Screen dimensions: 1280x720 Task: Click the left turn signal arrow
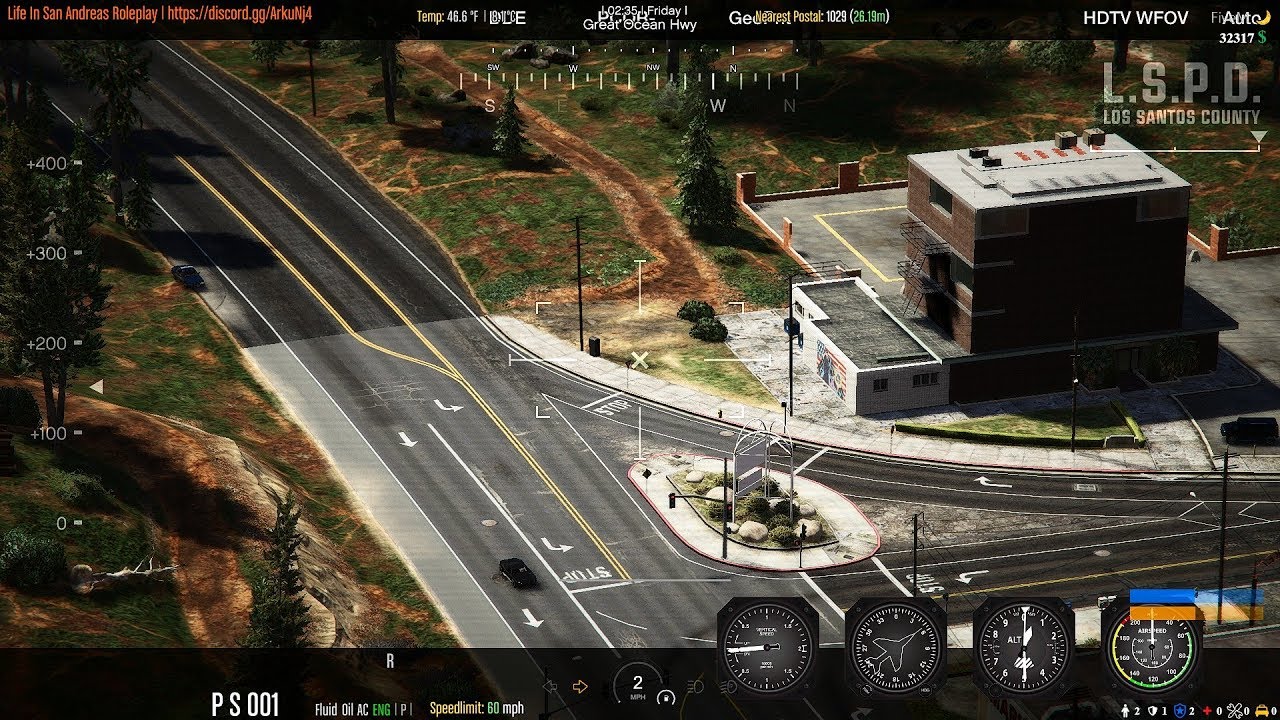tap(549, 687)
